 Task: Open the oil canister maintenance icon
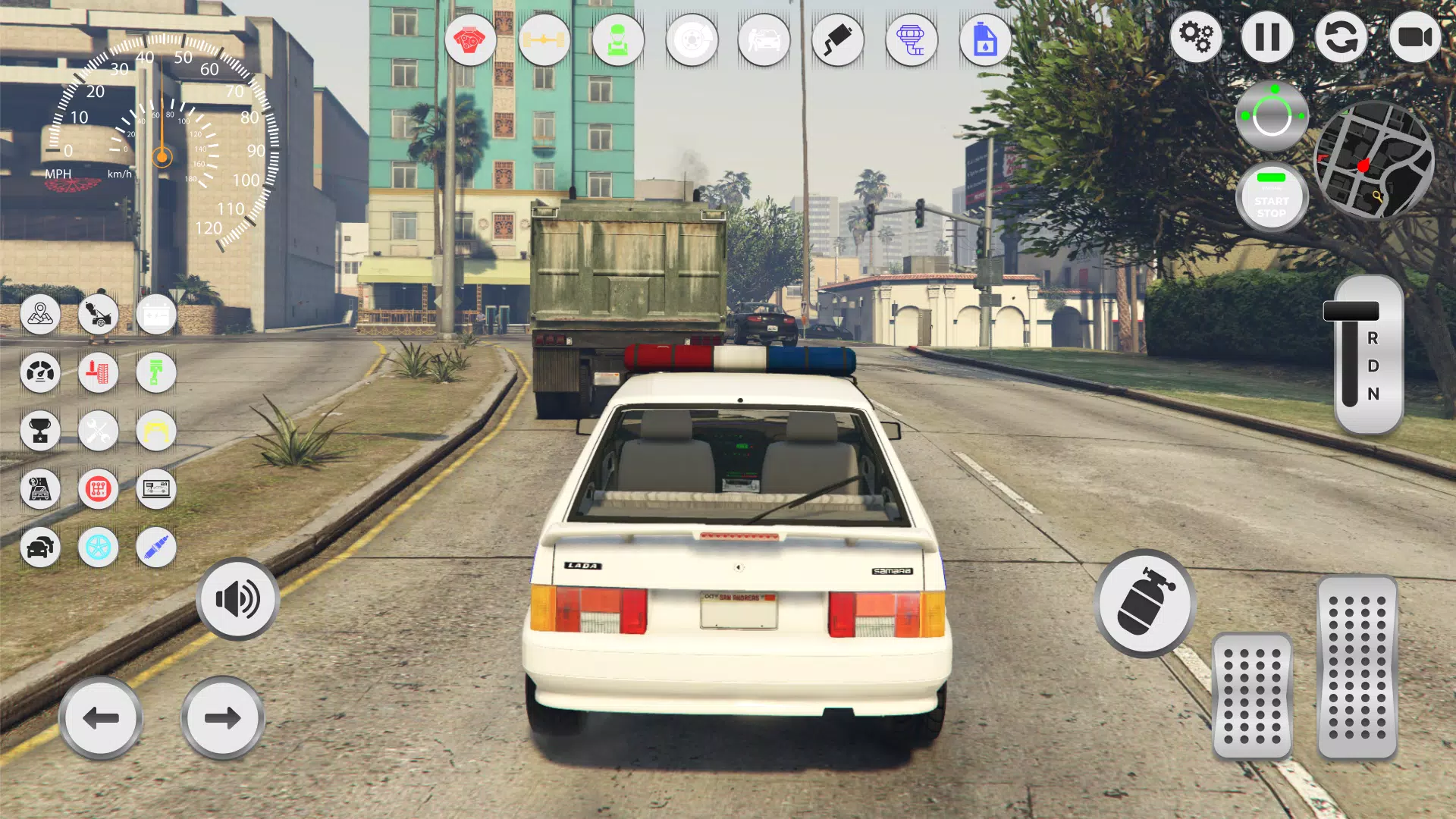(x=984, y=40)
